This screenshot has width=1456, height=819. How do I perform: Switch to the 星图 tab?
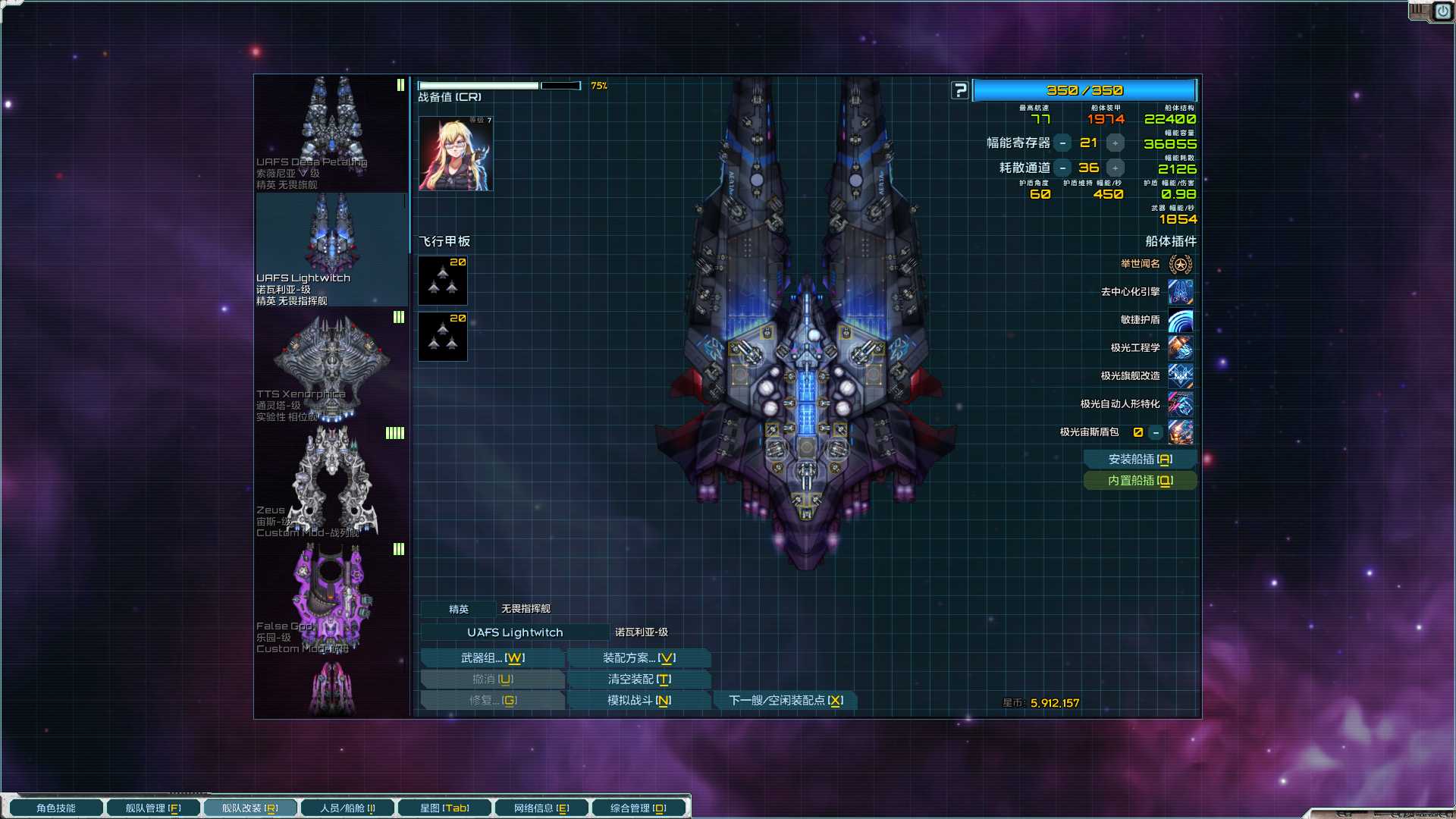coord(444,808)
